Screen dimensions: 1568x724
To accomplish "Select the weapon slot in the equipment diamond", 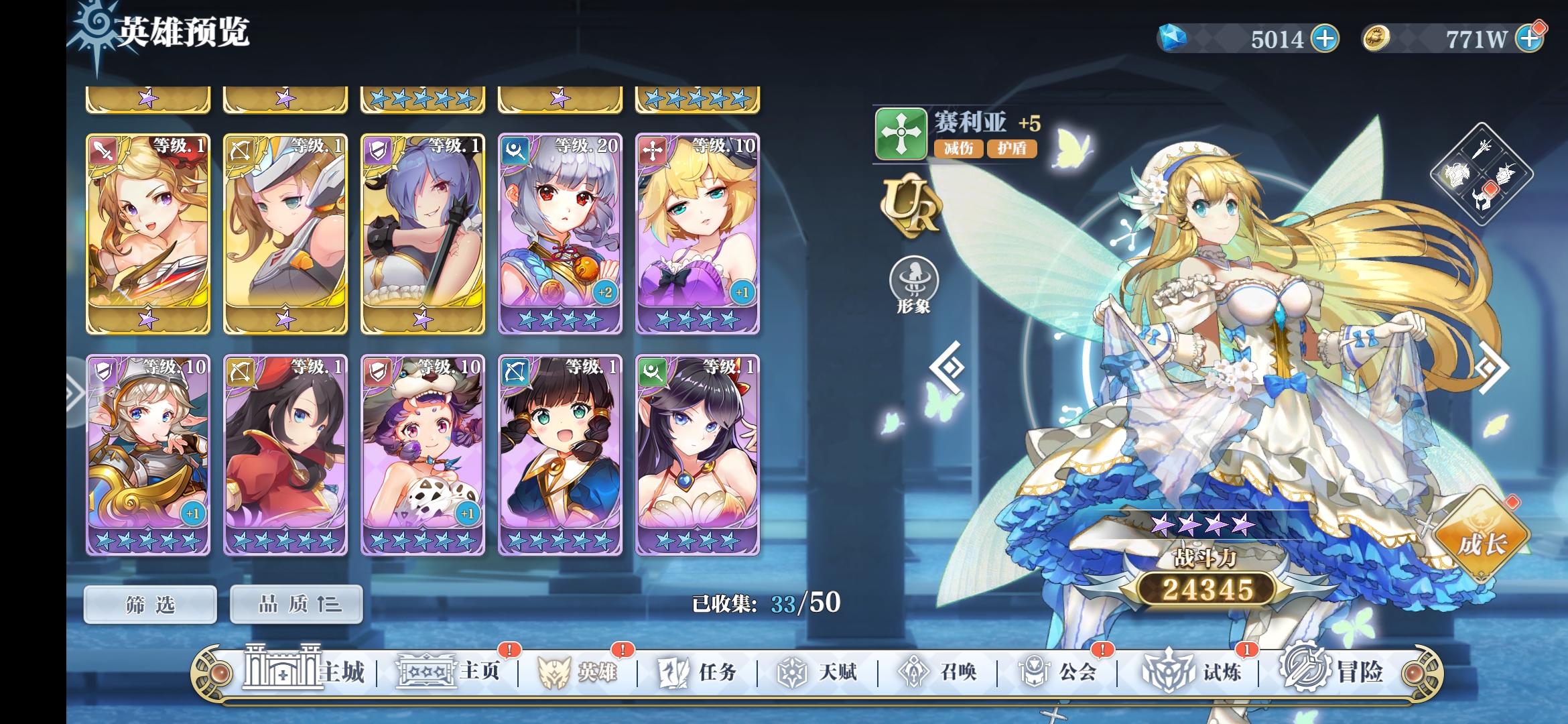I will click(1481, 149).
